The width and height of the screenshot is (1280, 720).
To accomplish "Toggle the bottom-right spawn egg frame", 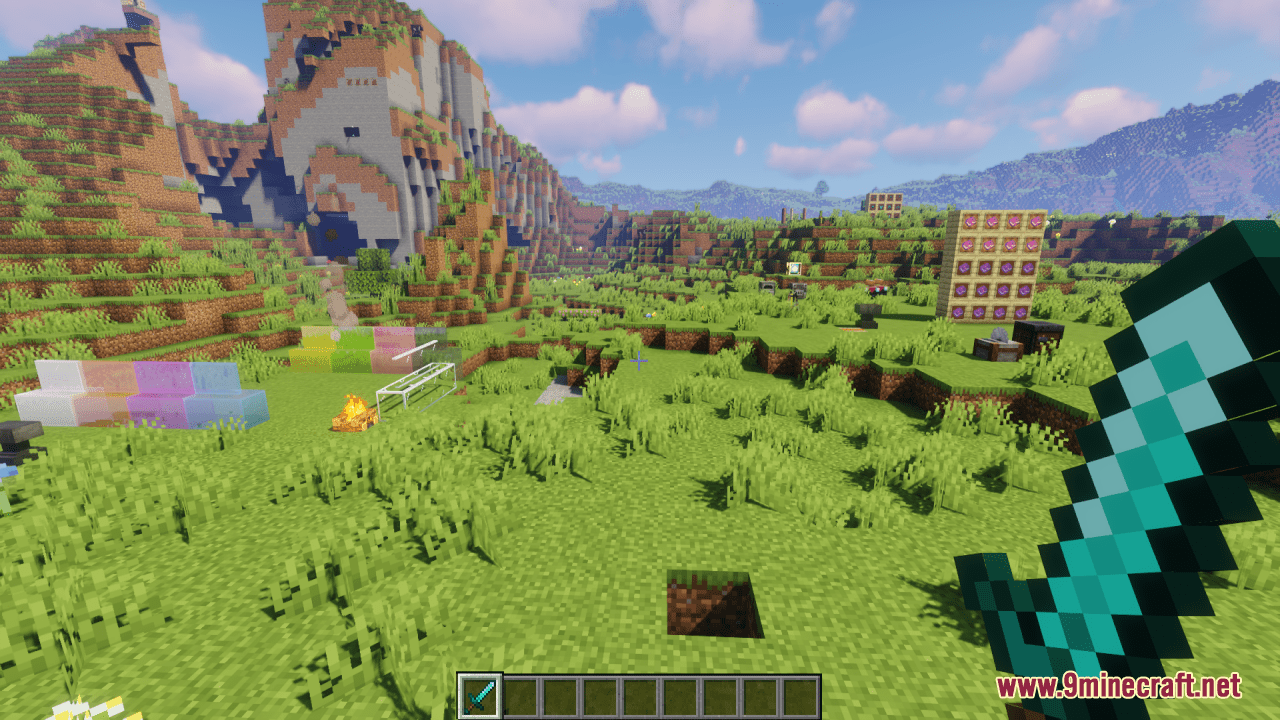I will click(1021, 312).
